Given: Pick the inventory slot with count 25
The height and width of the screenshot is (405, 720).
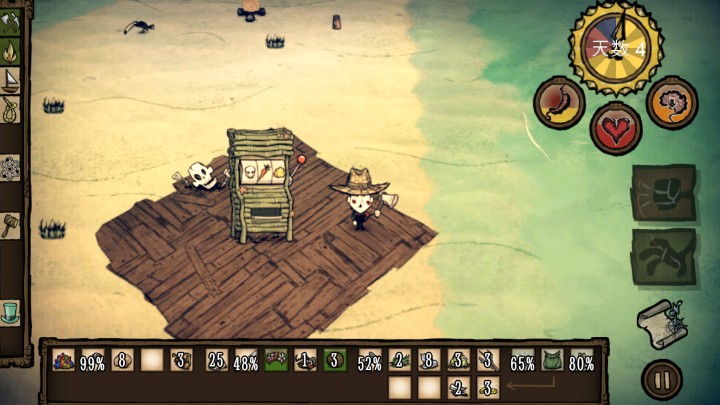Looking at the screenshot, I should point(216,361).
